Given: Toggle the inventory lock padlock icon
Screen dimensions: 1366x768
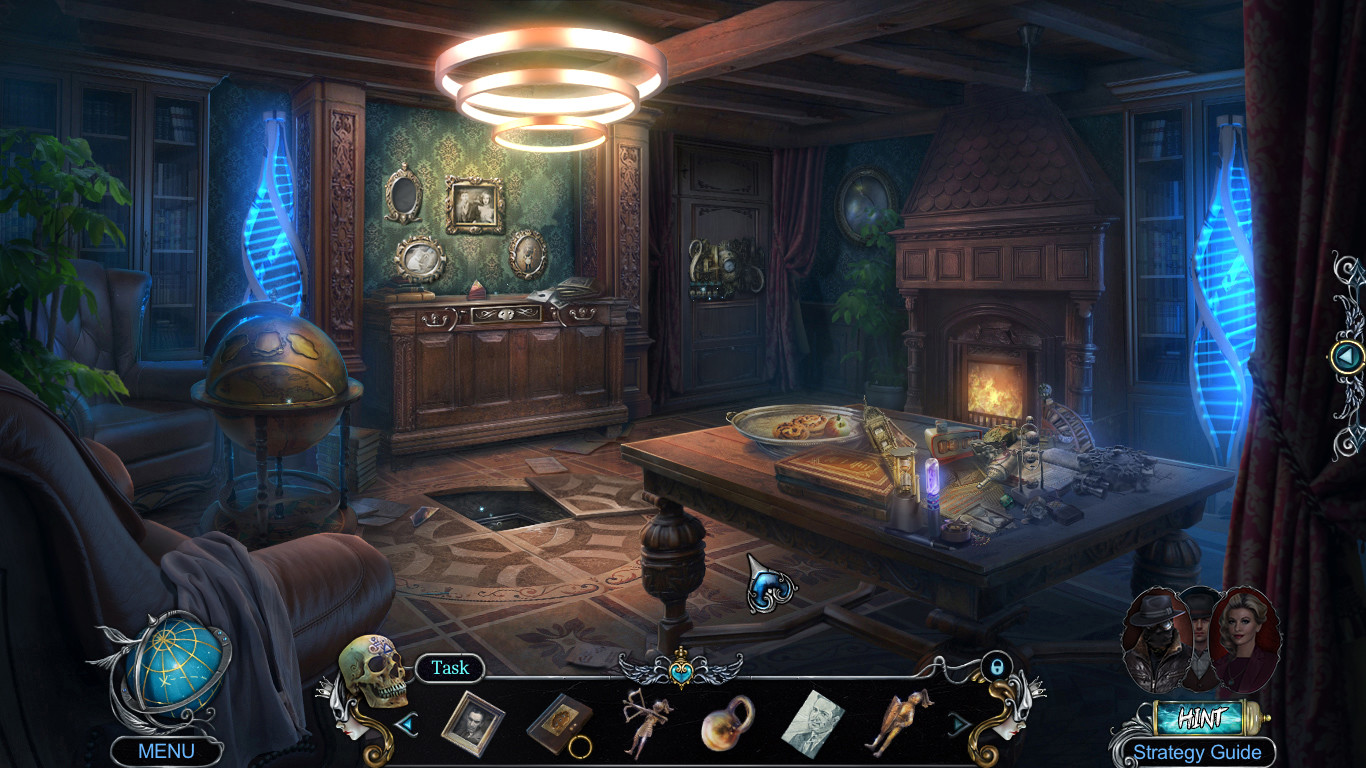Looking at the screenshot, I should tap(996, 667).
